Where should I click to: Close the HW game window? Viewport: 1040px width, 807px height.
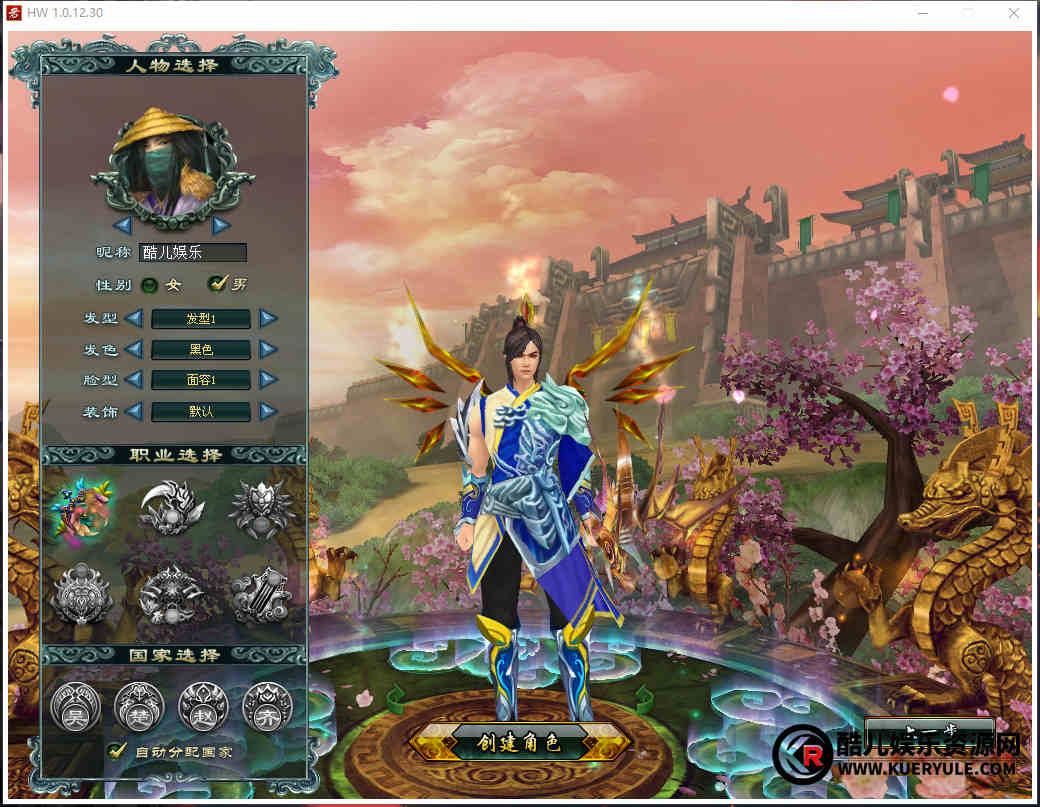coord(1014,13)
